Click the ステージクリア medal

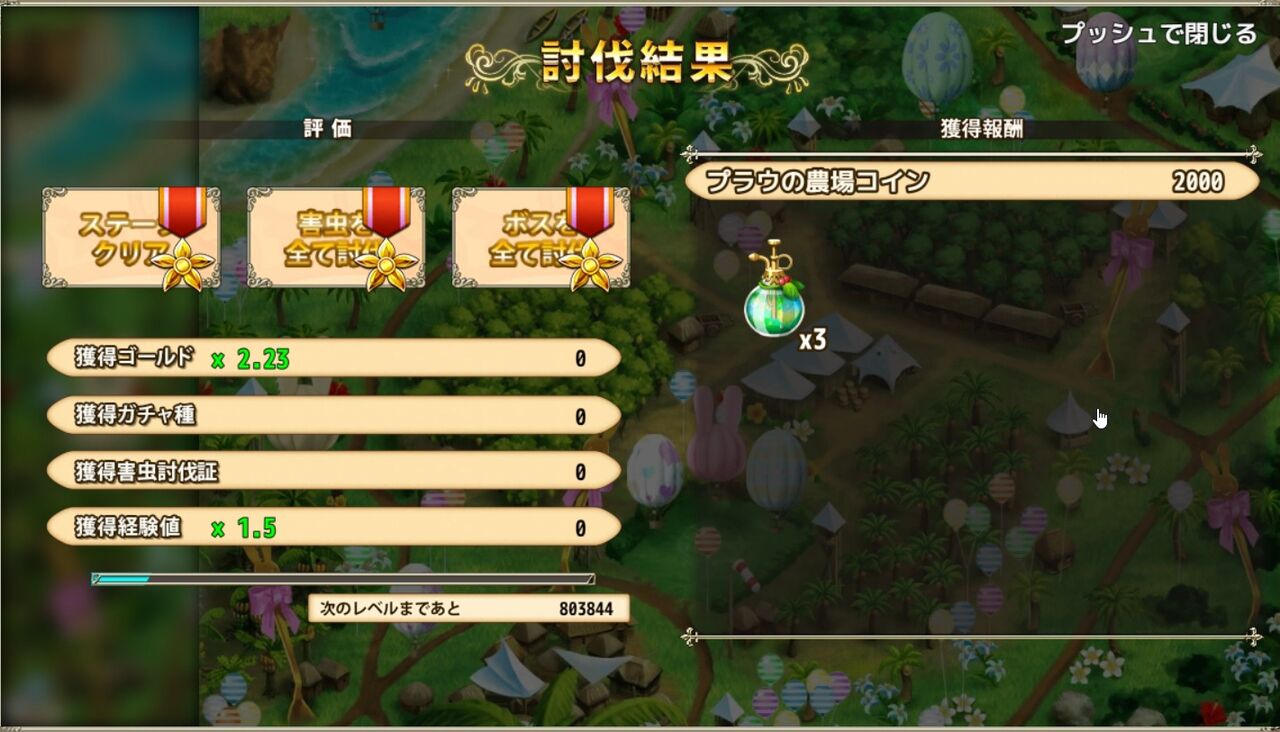tap(130, 238)
